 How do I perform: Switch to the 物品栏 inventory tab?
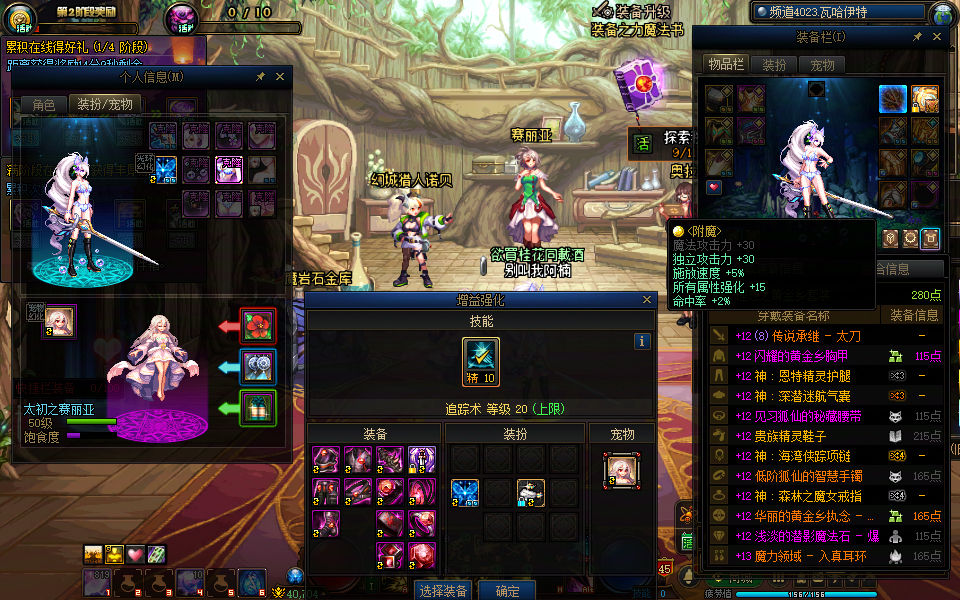(x=725, y=65)
